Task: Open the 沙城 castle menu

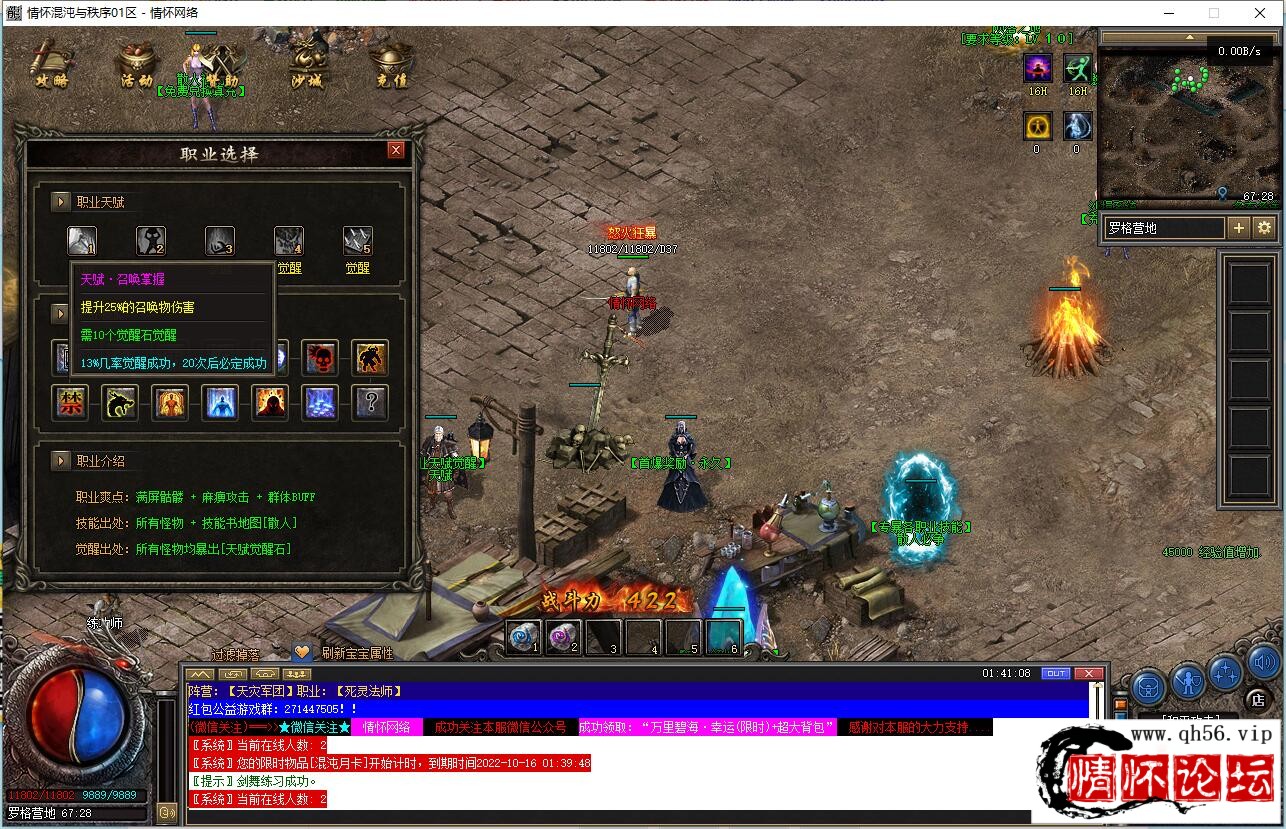Action: [306, 66]
